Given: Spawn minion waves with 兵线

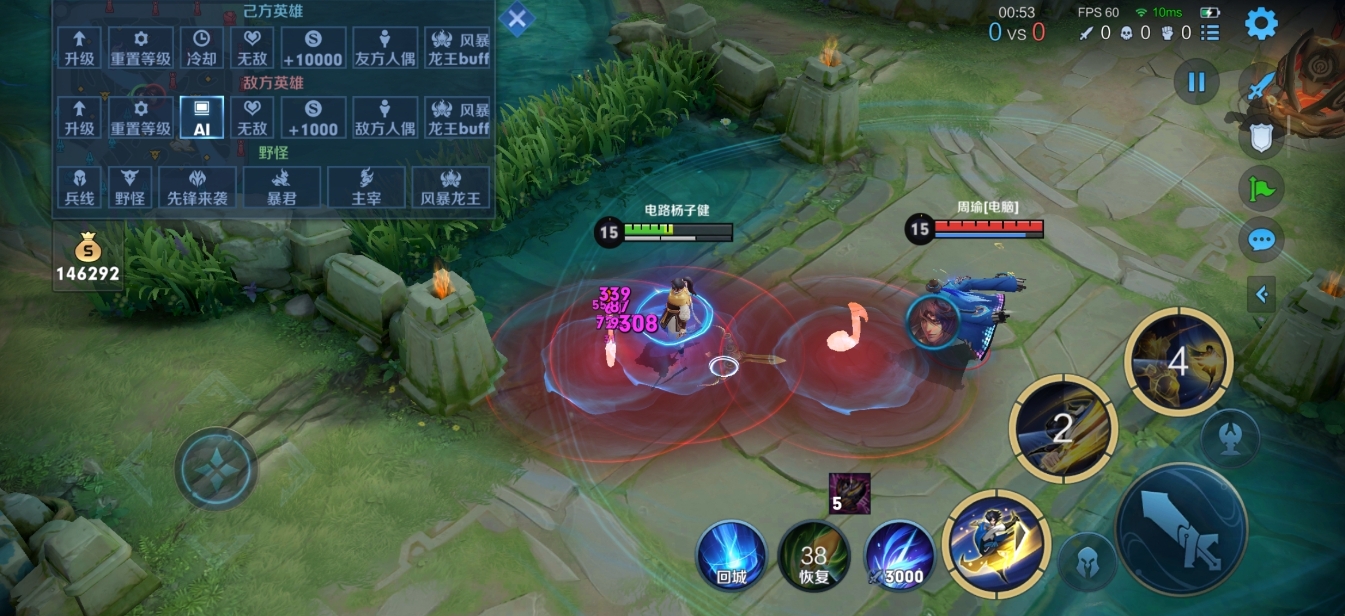Looking at the screenshot, I should 79,187.
